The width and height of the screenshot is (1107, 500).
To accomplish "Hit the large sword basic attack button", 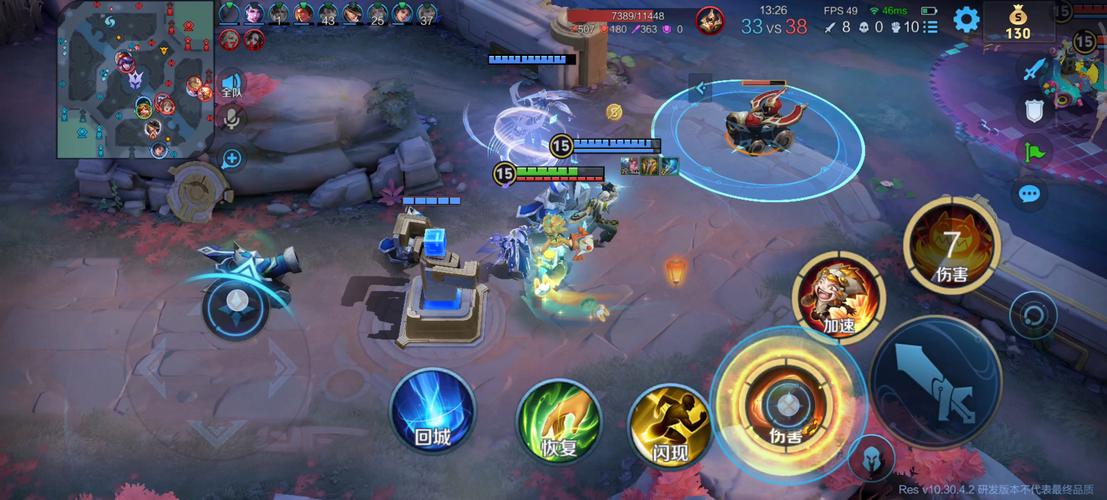I will pos(935,380).
